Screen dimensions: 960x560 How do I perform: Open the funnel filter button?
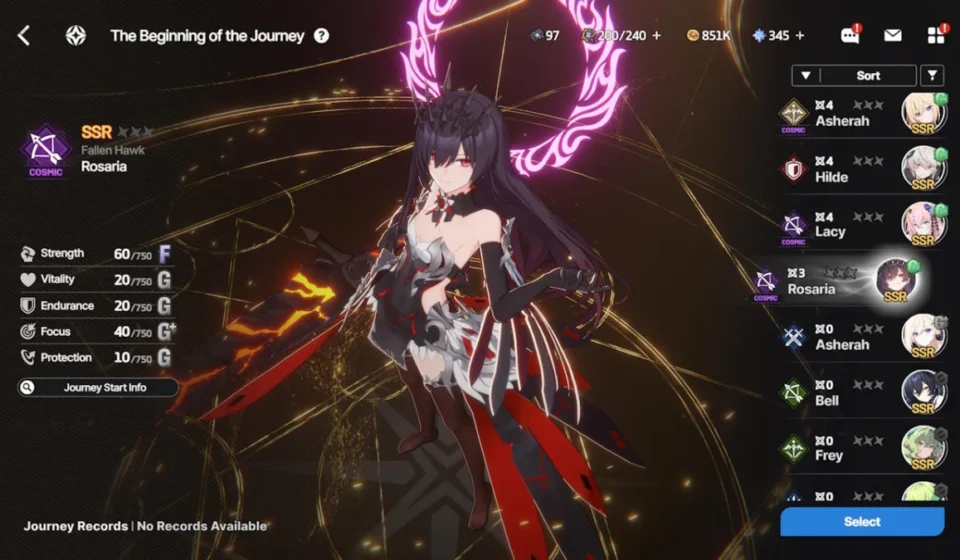pyautogui.click(x=932, y=75)
